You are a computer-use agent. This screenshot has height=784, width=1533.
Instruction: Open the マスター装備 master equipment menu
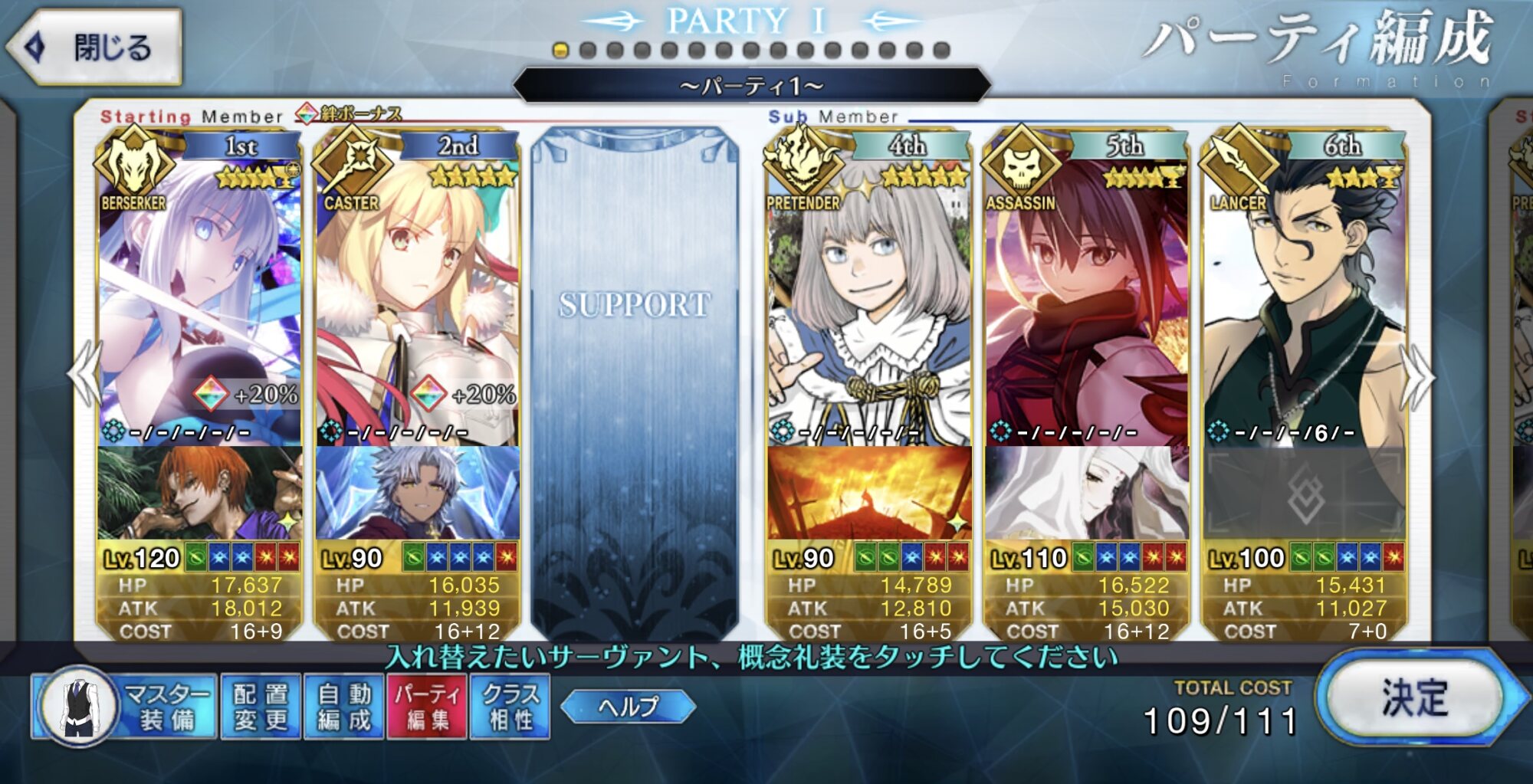pos(125,707)
